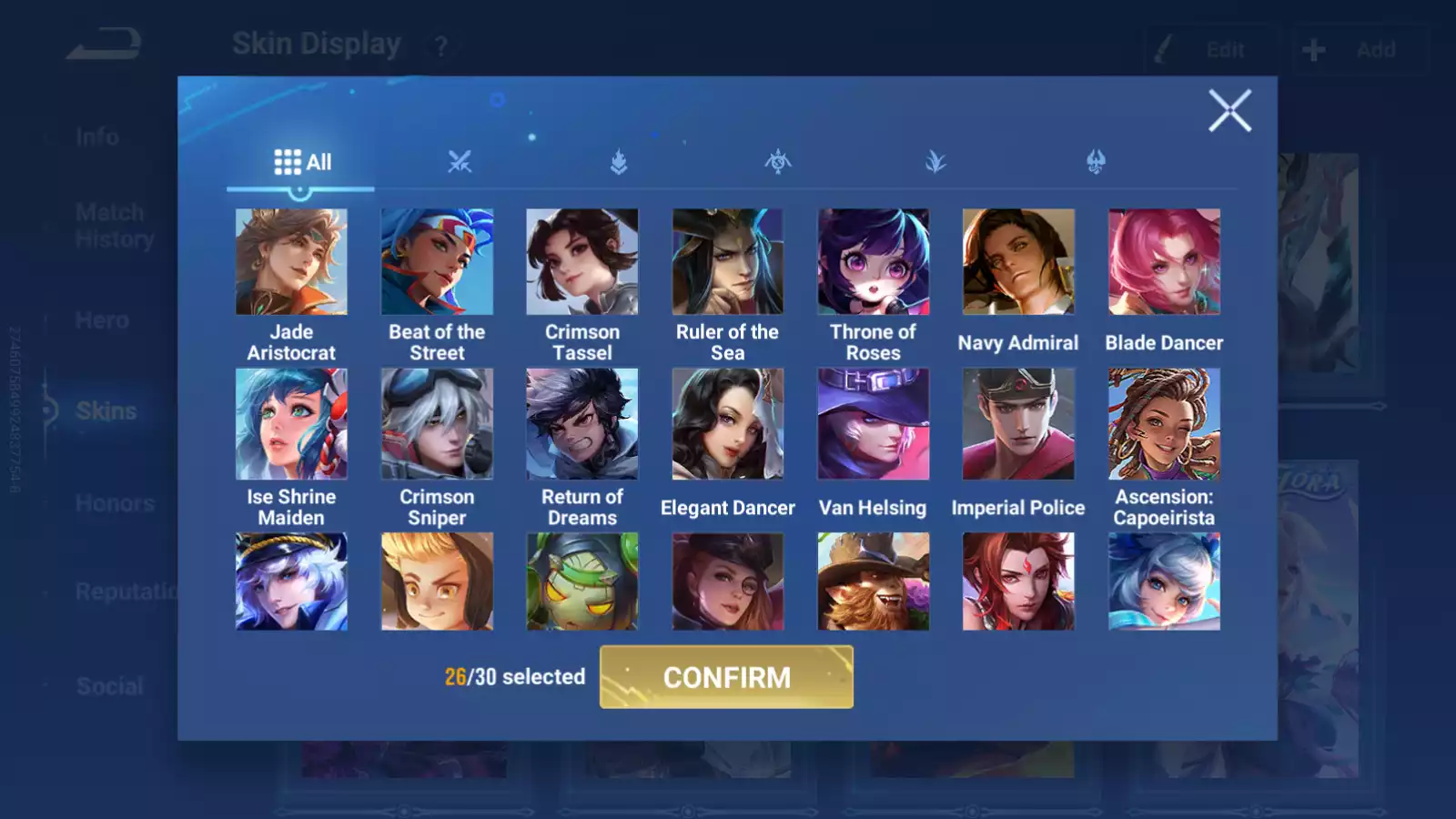Screen dimensions: 1456x819
Task: Select the Navy Admiral skin
Action: pos(1018,262)
